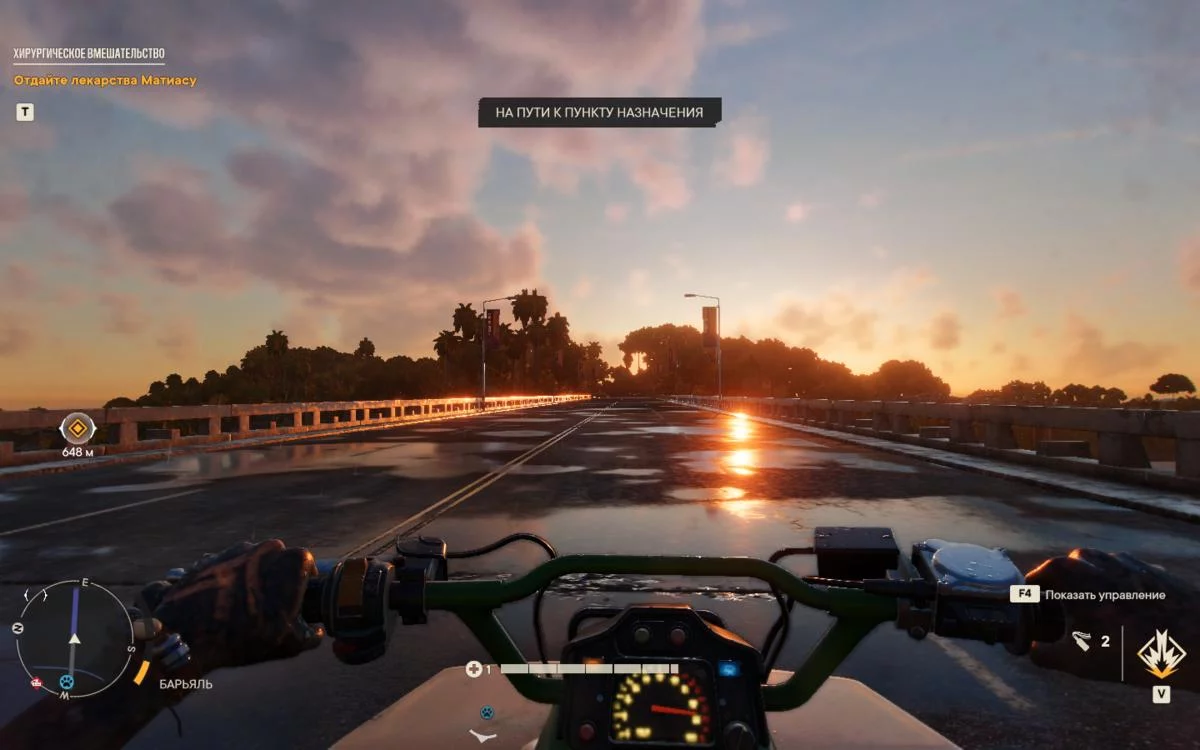The width and height of the screenshot is (1200, 750).
Task: Select the Molotov throwable icon
Action: (x=1081, y=641)
